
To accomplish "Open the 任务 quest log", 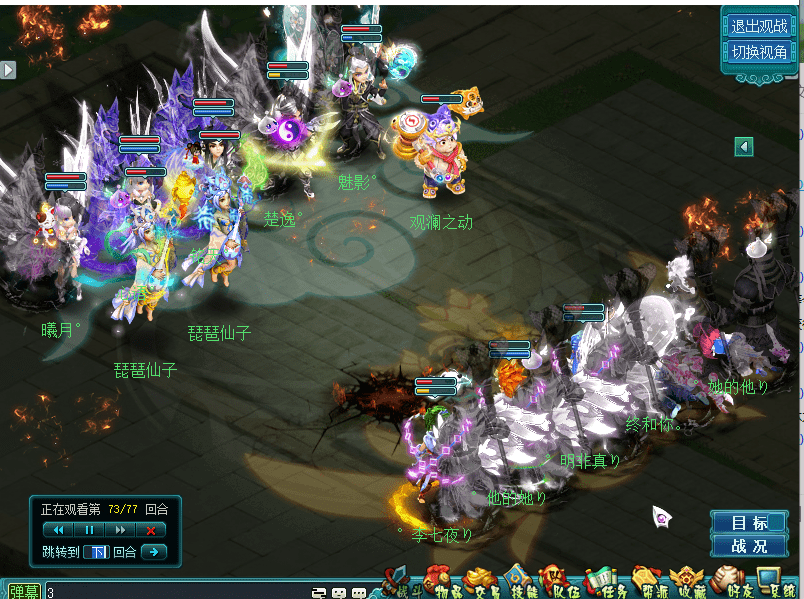I will (600, 581).
